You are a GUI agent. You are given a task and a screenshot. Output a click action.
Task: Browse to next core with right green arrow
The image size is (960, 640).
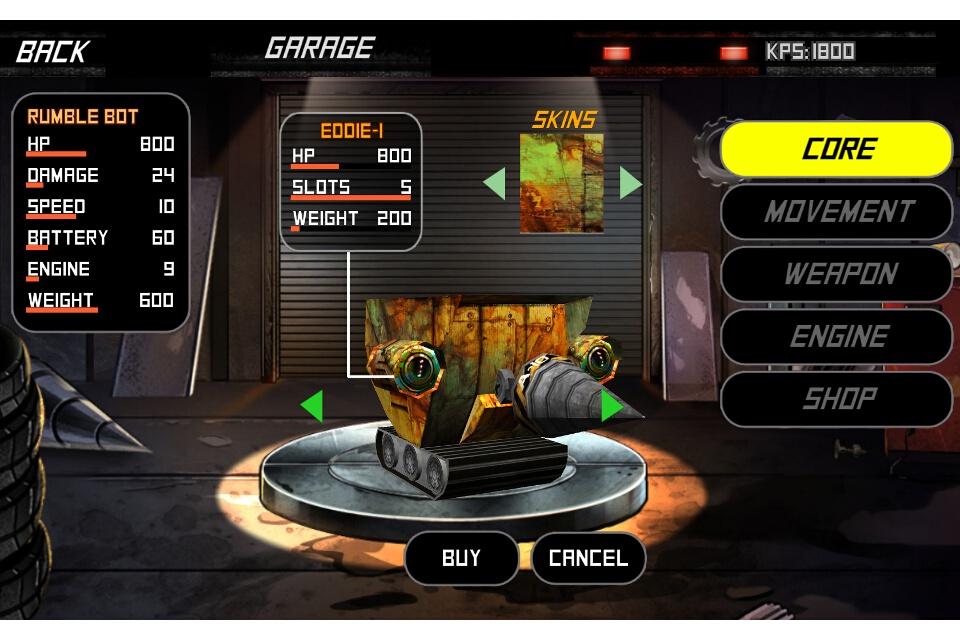click(x=611, y=407)
